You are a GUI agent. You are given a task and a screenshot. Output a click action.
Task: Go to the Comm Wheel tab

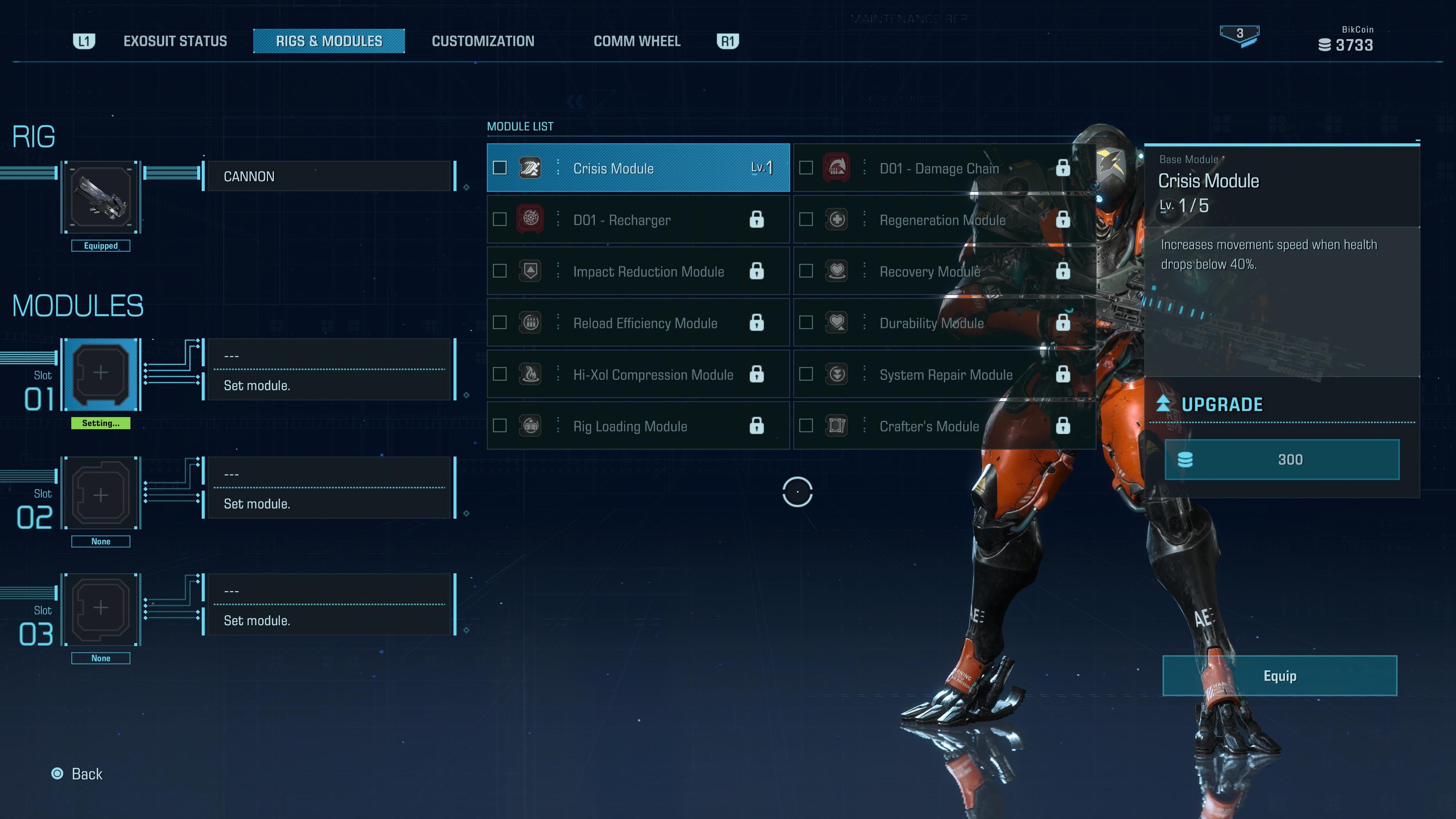pyautogui.click(x=637, y=41)
